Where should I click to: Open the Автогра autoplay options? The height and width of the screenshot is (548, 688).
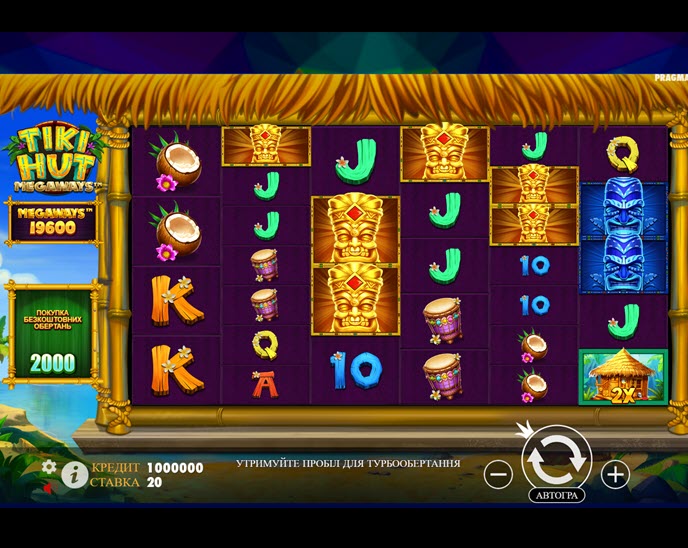[x=556, y=495]
